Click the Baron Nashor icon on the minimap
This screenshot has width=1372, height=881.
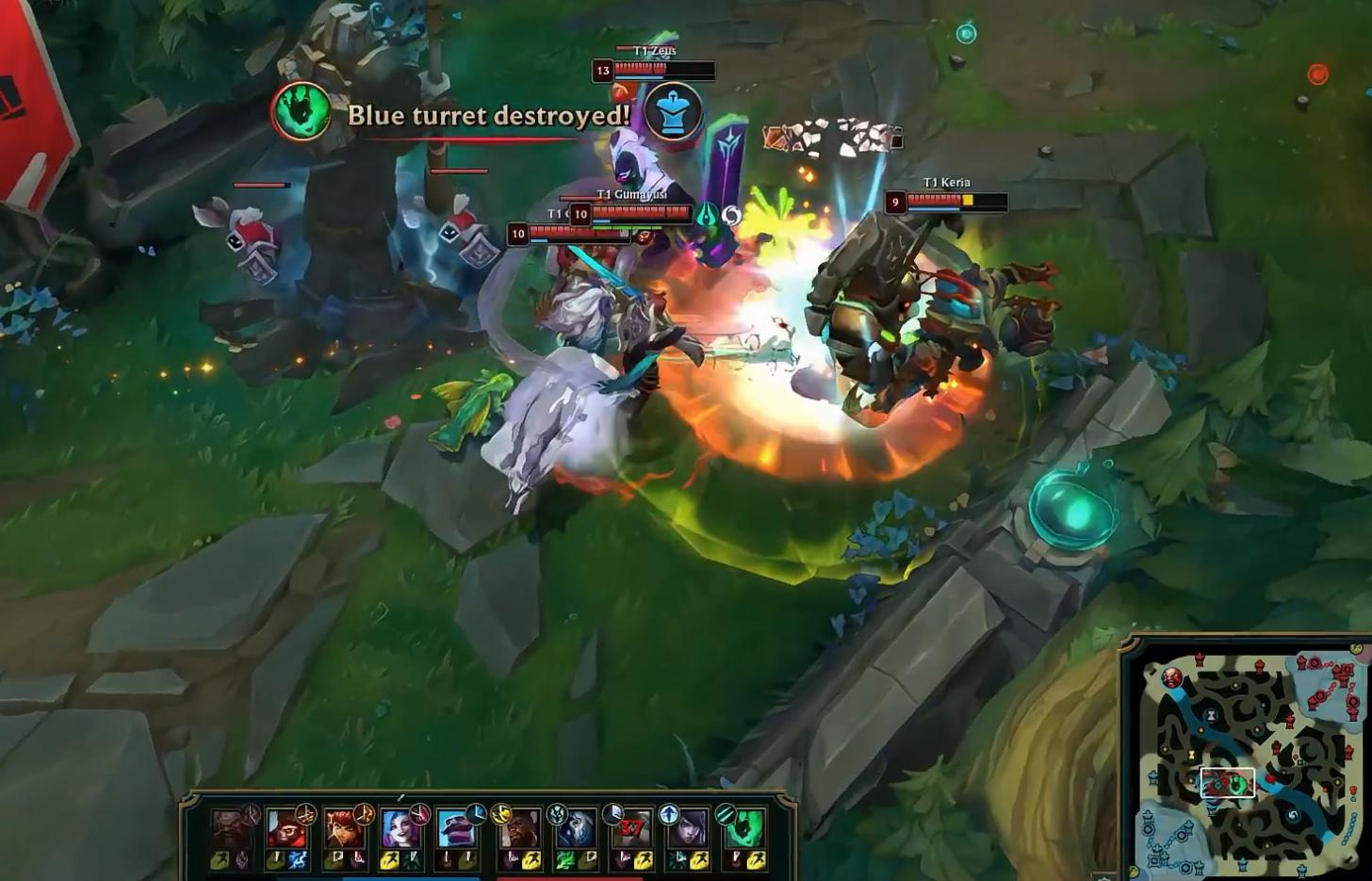point(1171,677)
